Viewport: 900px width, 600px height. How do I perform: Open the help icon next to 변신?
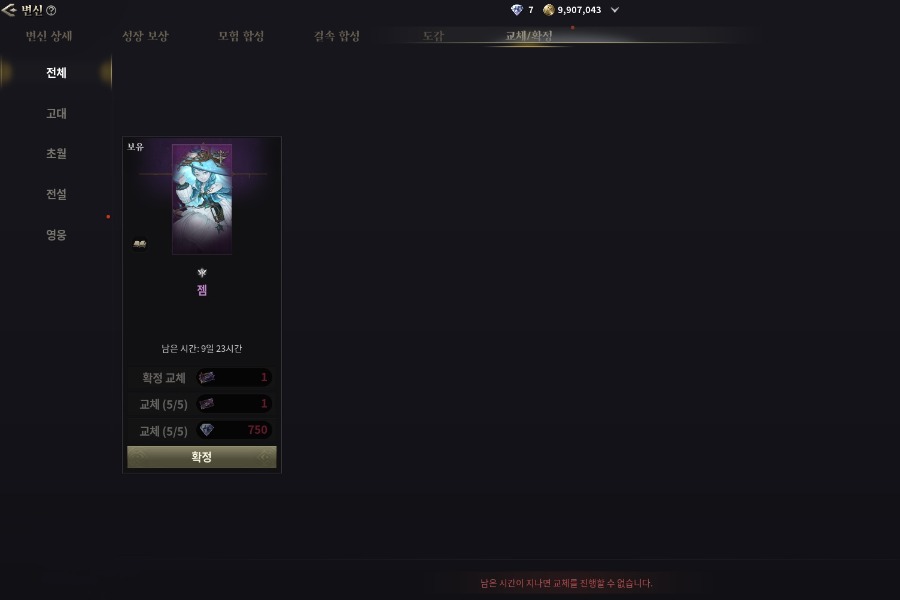coord(51,10)
